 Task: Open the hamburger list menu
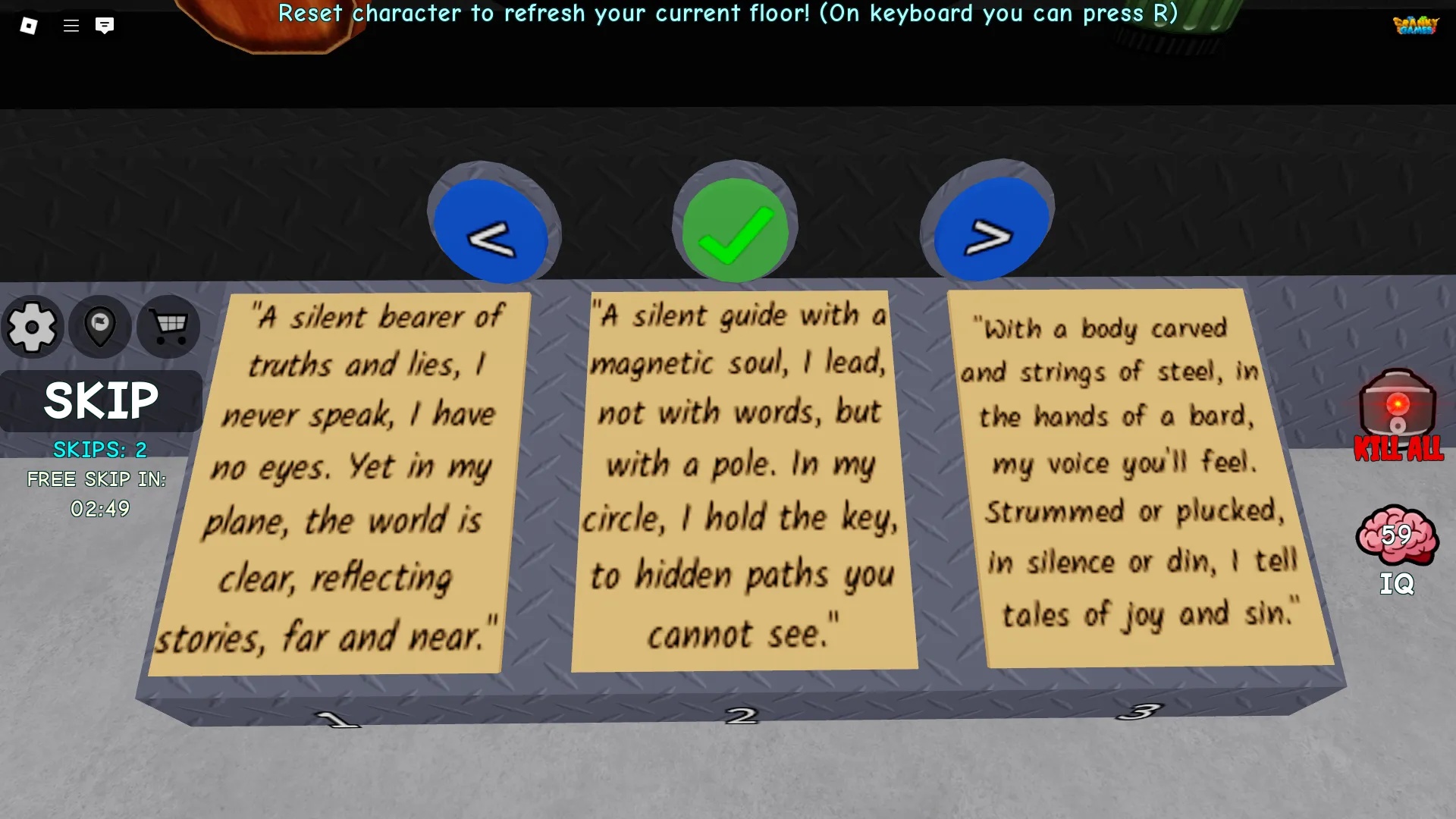pyautogui.click(x=71, y=26)
